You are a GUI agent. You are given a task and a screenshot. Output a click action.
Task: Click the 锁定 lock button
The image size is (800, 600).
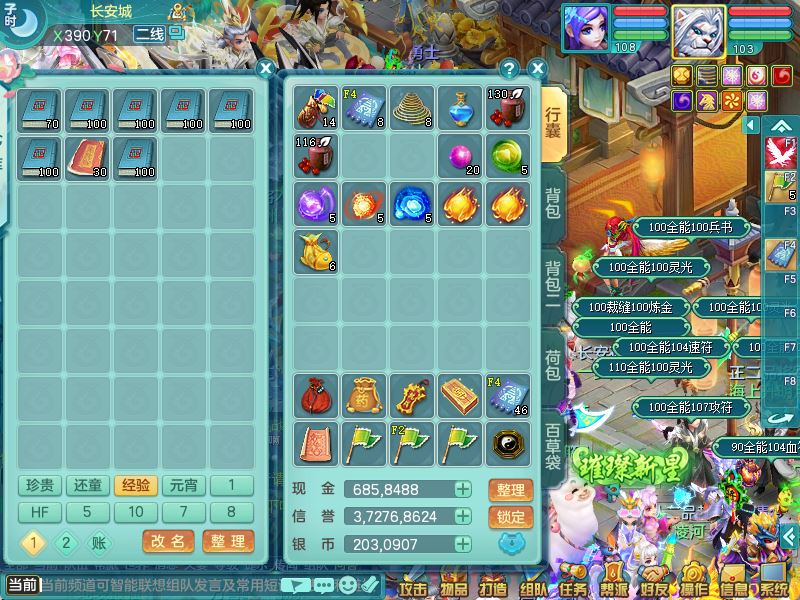[x=510, y=517]
